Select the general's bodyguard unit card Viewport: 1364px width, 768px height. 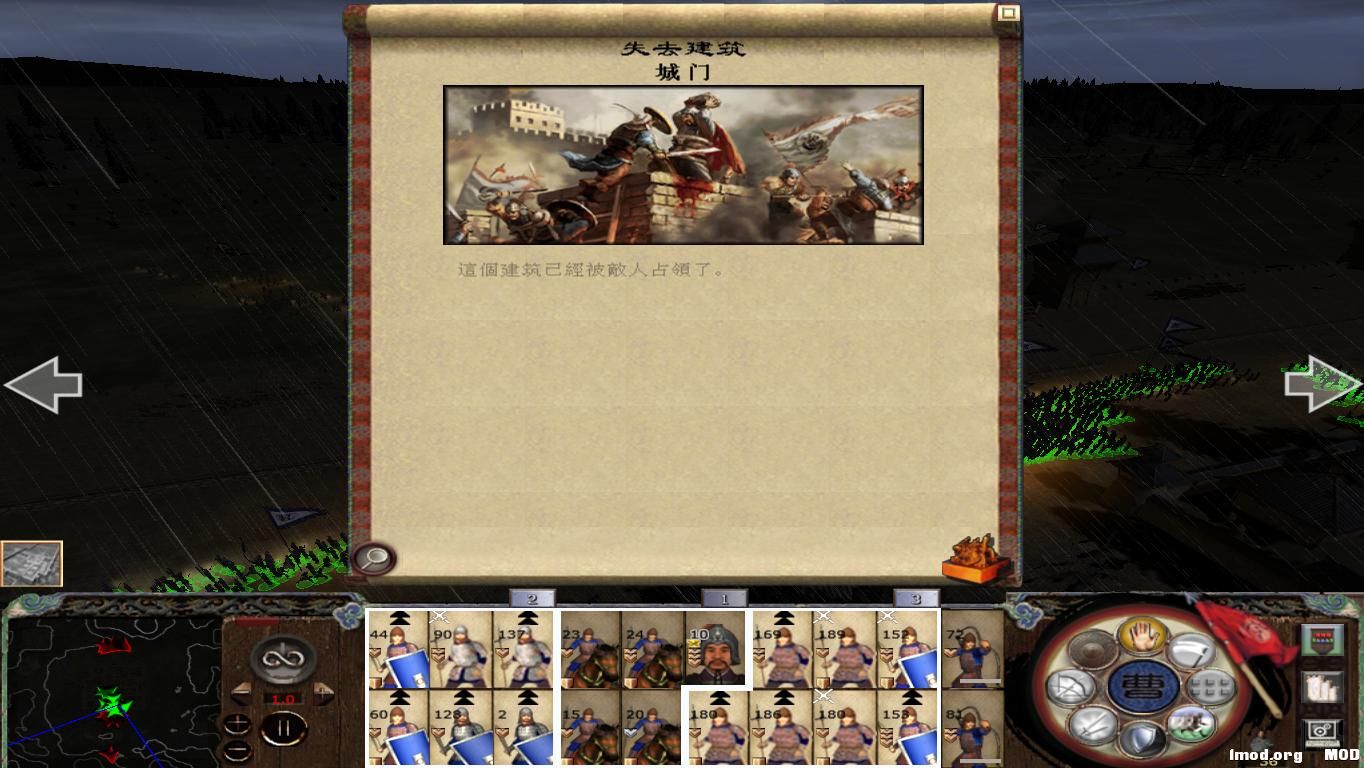717,650
